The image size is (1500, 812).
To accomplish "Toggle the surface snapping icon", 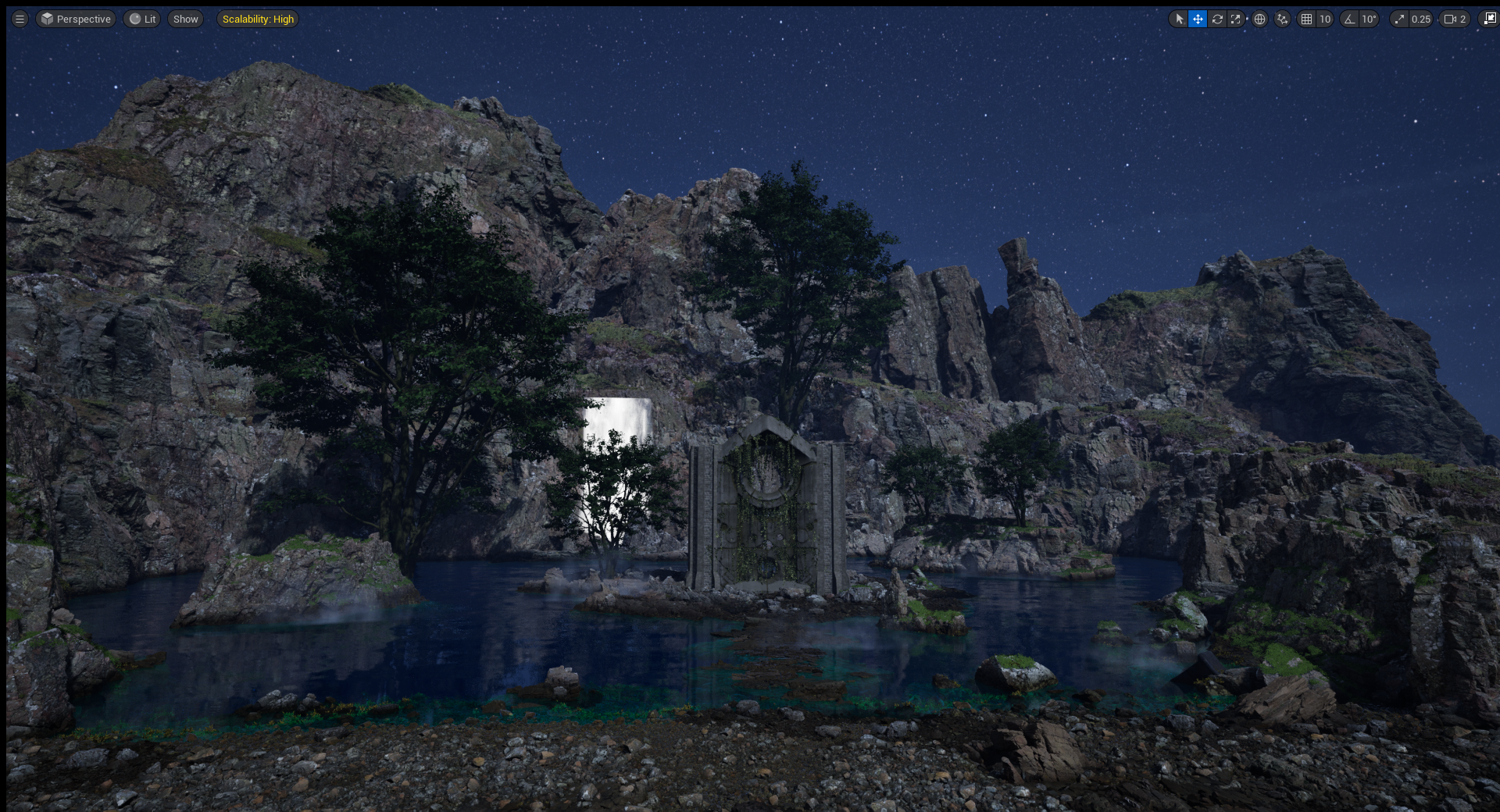I will (x=1282, y=19).
